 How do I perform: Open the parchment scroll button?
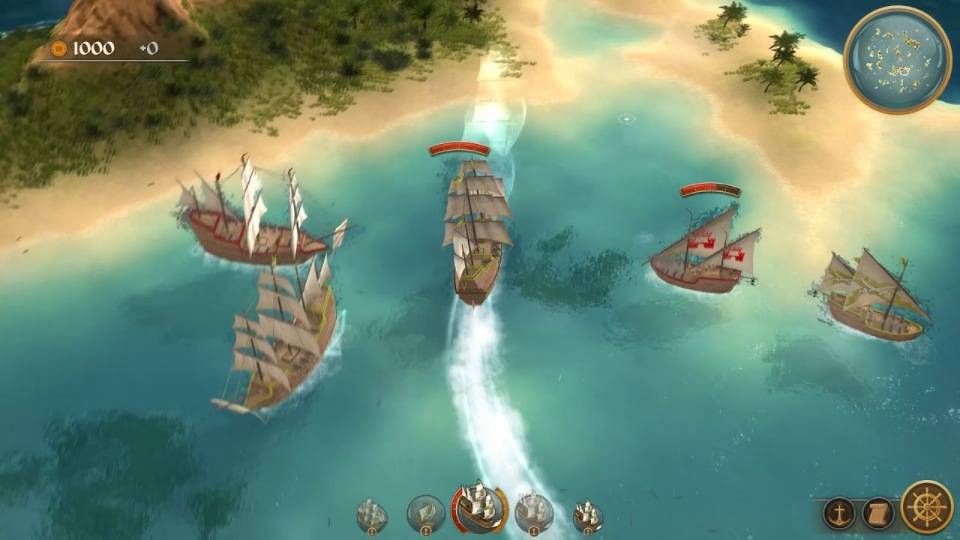[x=878, y=513]
